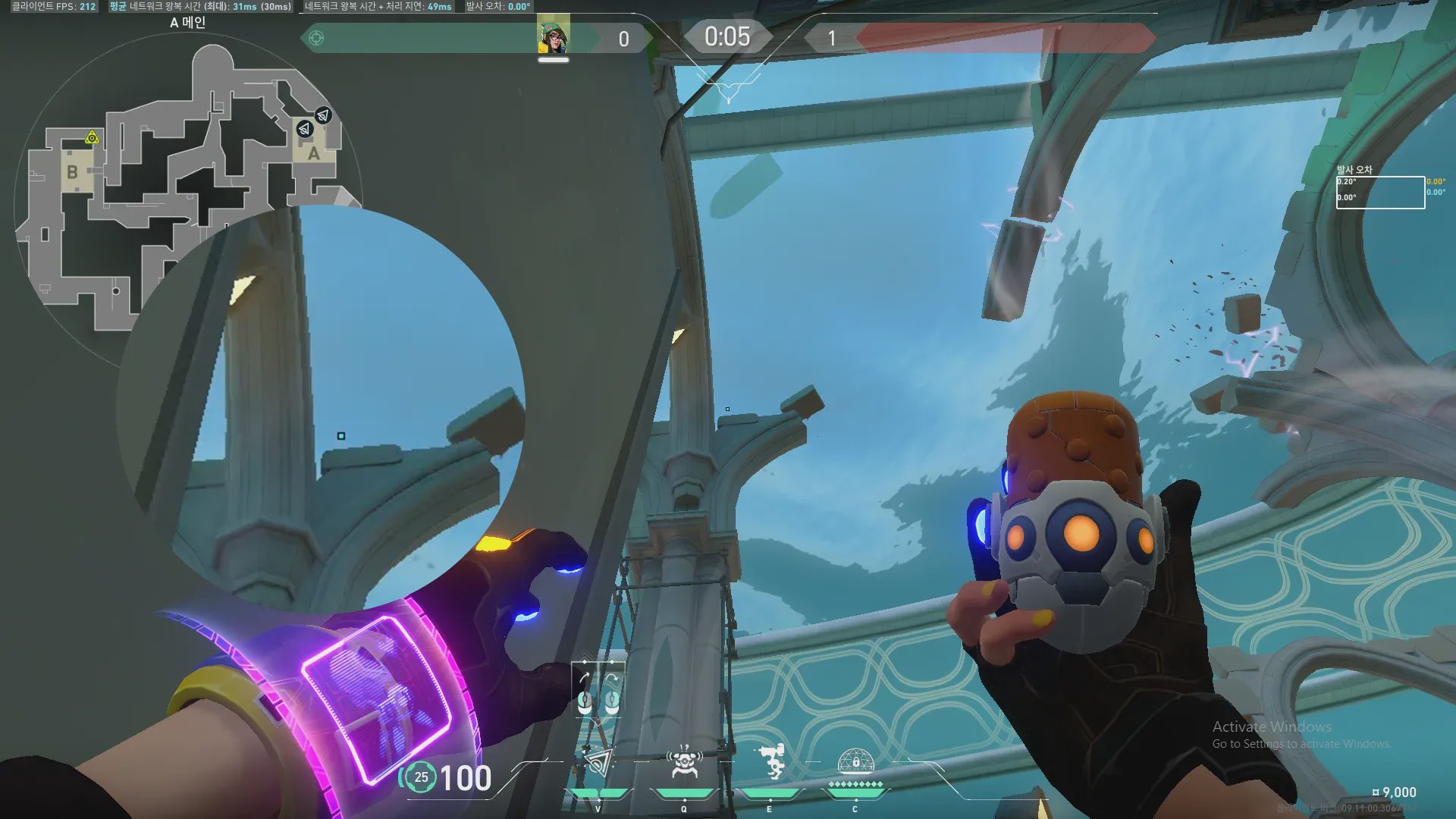Select the A site label on the minimap
Image resolution: width=1456 pixels, height=819 pixels.
(313, 154)
